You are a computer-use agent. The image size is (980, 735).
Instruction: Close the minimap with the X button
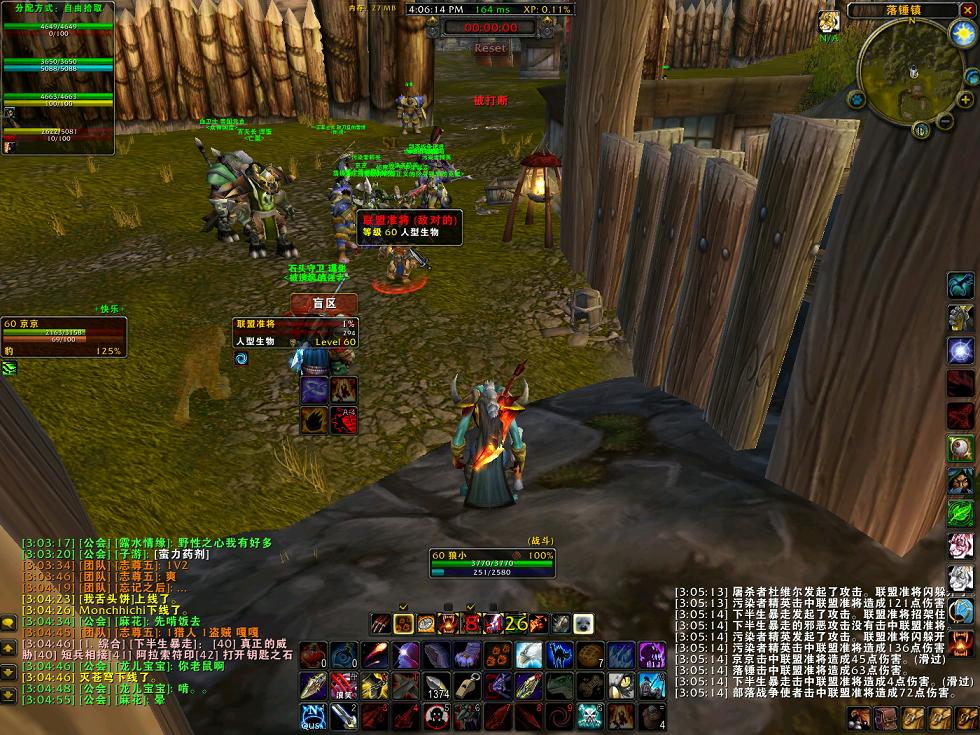click(x=968, y=10)
